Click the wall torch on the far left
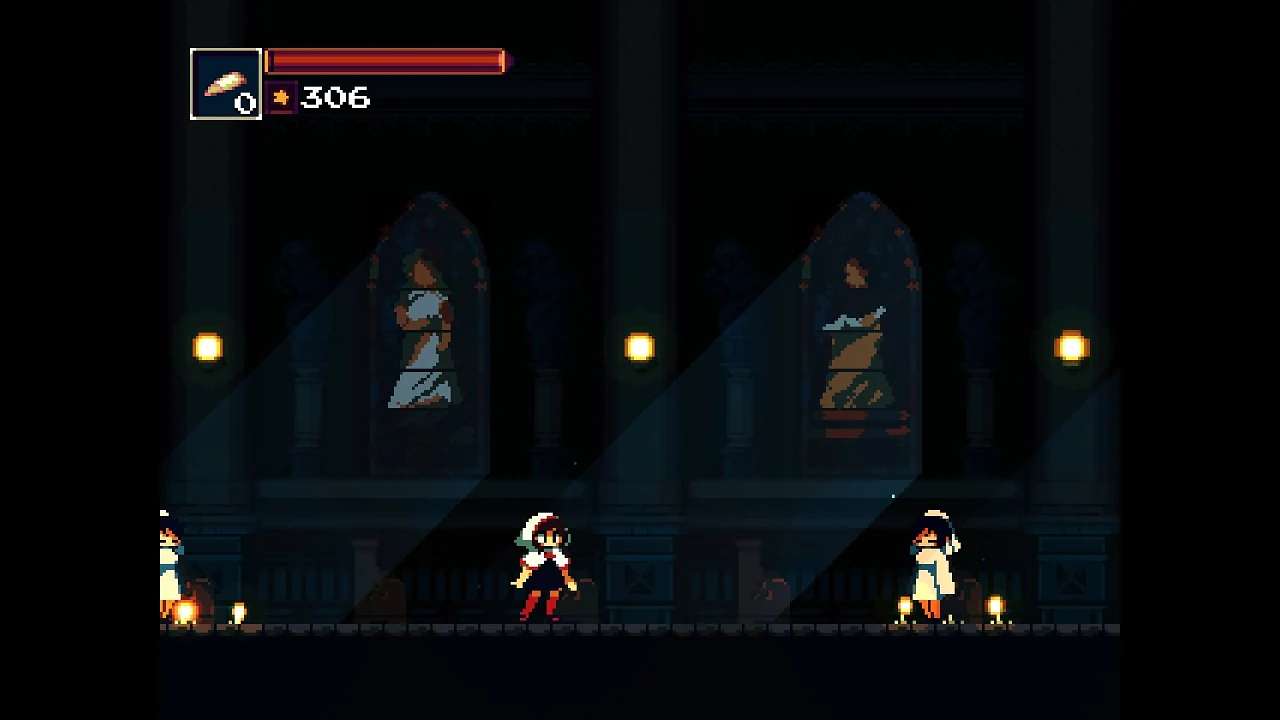Screen dimensions: 1280x720 pyautogui.click(x=207, y=347)
